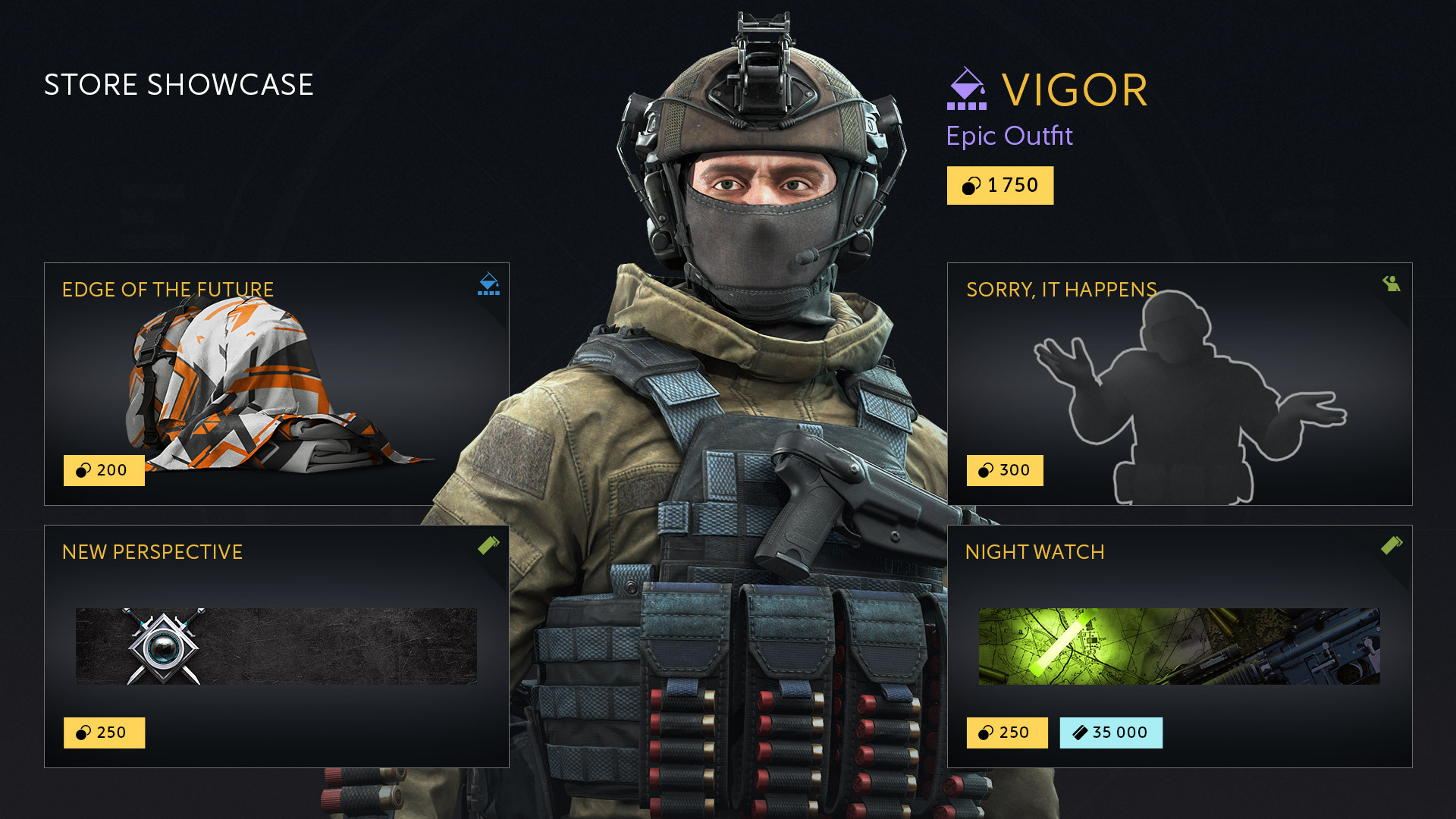Toggle the Edge of the Future card selection
Viewport: 1456px width, 819px height.
(x=277, y=383)
